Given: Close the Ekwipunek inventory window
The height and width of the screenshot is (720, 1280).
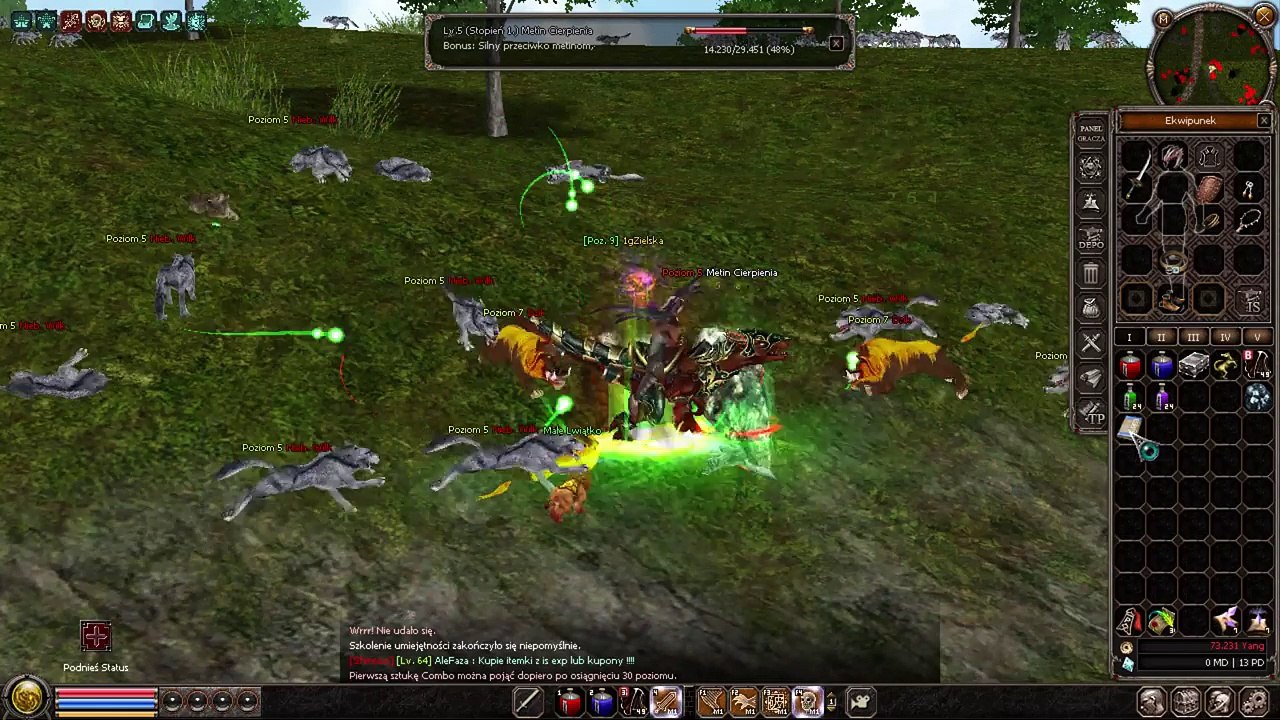Looking at the screenshot, I should pyautogui.click(x=1264, y=121).
